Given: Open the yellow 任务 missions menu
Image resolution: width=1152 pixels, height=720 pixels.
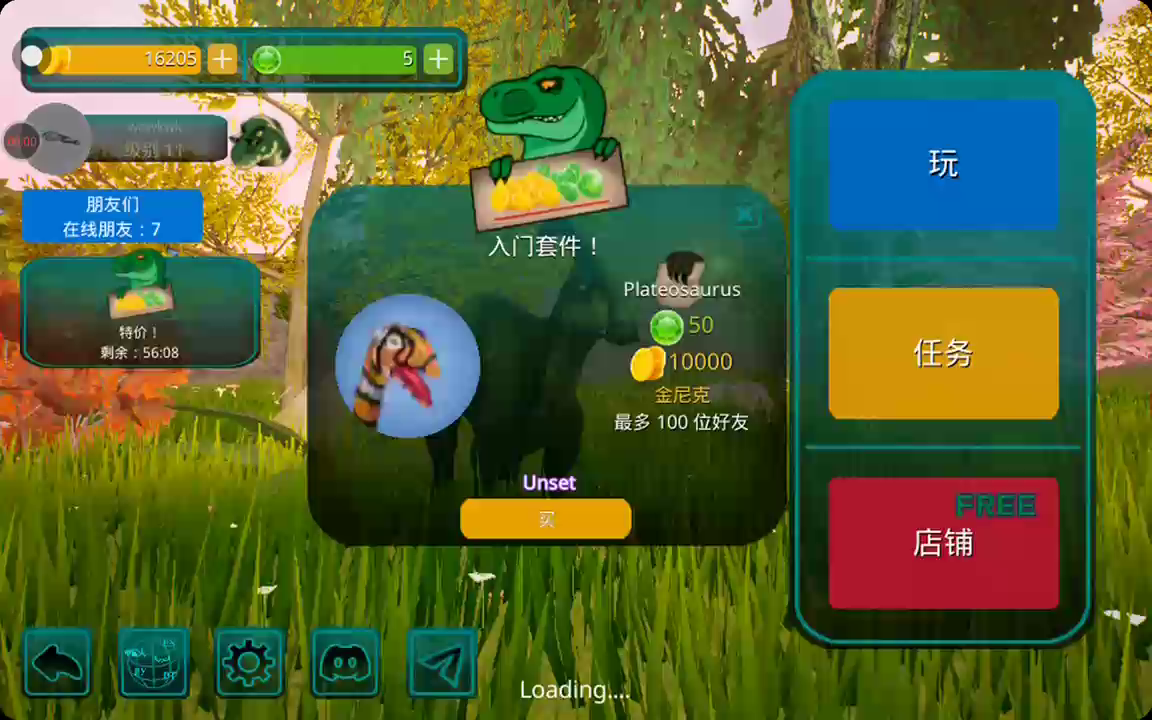Looking at the screenshot, I should point(943,353).
